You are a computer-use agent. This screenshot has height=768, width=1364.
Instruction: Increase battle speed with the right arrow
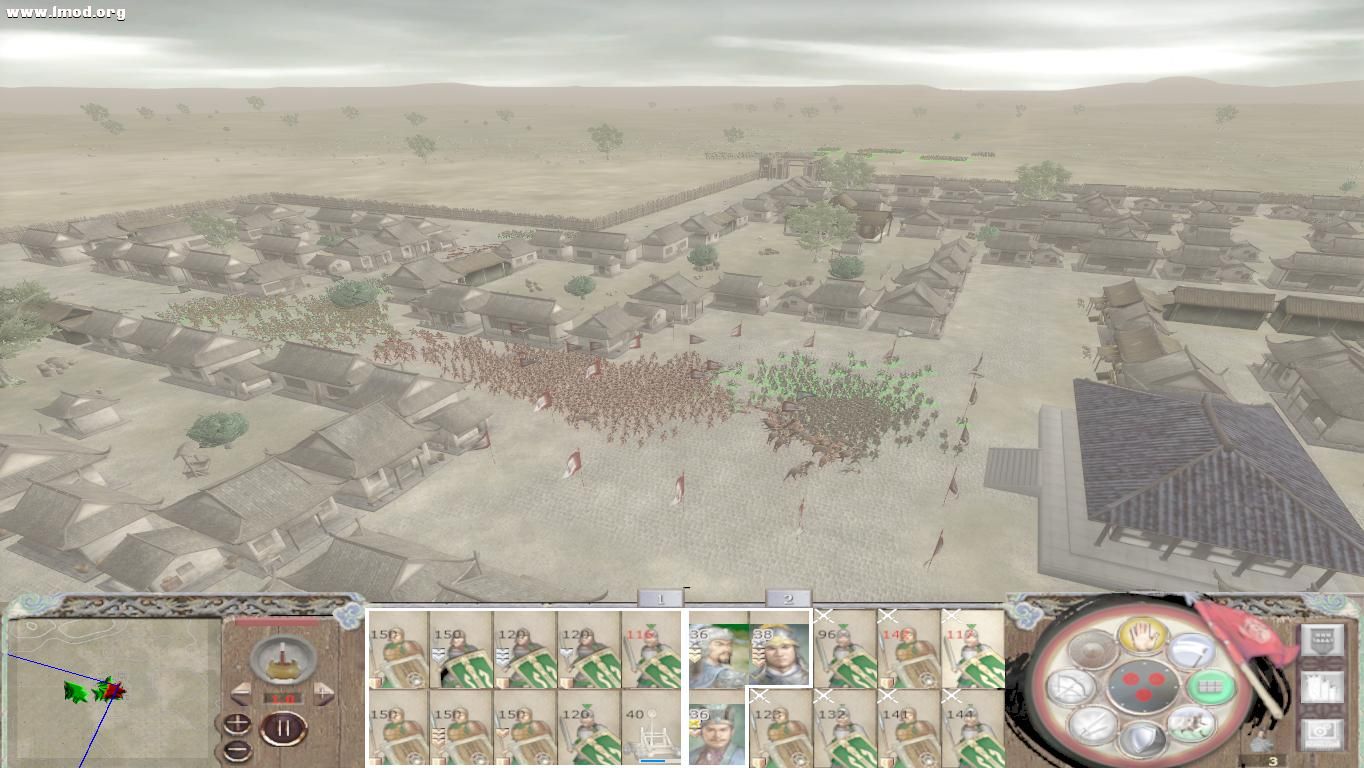pyautogui.click(x=323, y=693)
